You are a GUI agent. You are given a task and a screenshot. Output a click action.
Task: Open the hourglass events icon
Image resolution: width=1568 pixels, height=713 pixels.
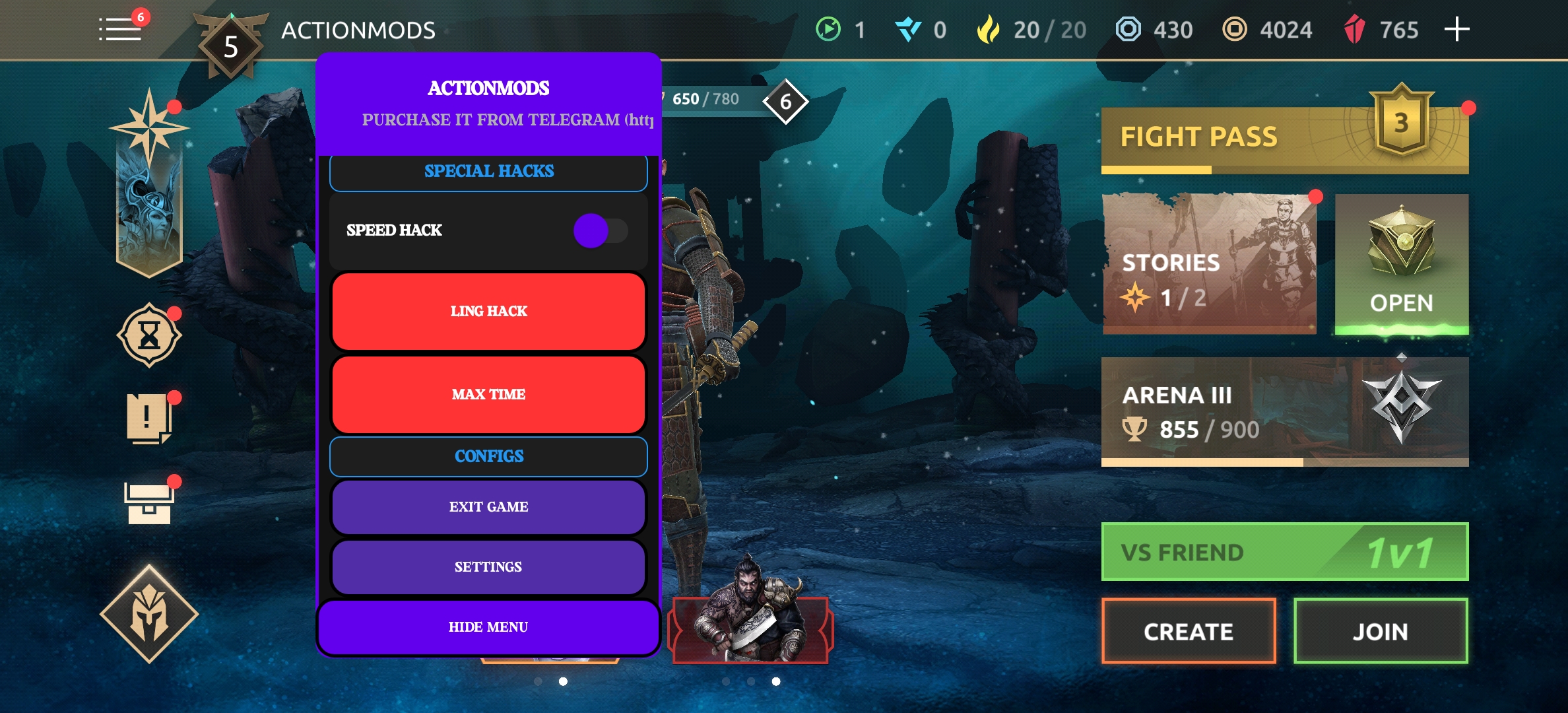(149, 336)
